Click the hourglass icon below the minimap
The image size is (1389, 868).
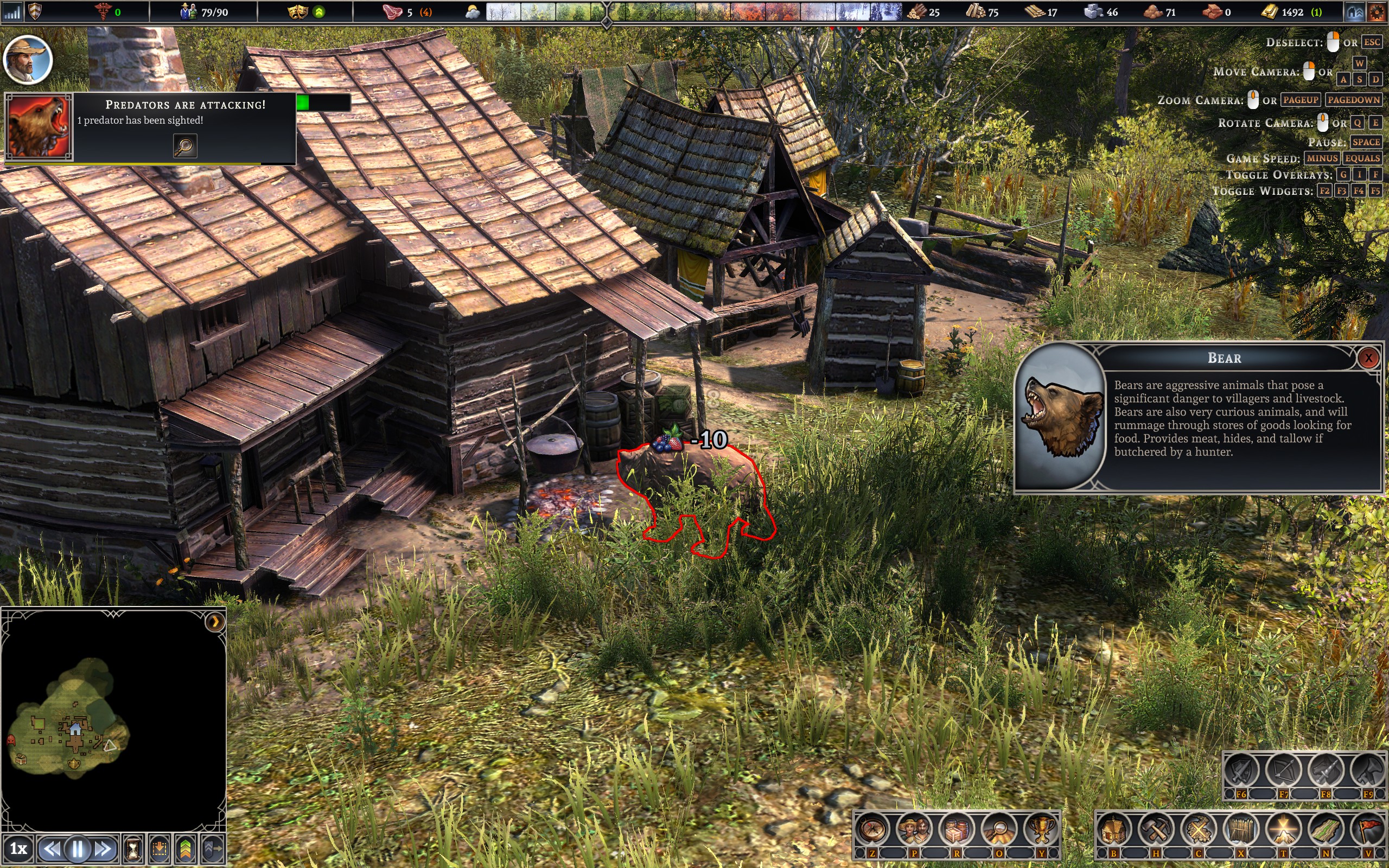tap(133, 848)
